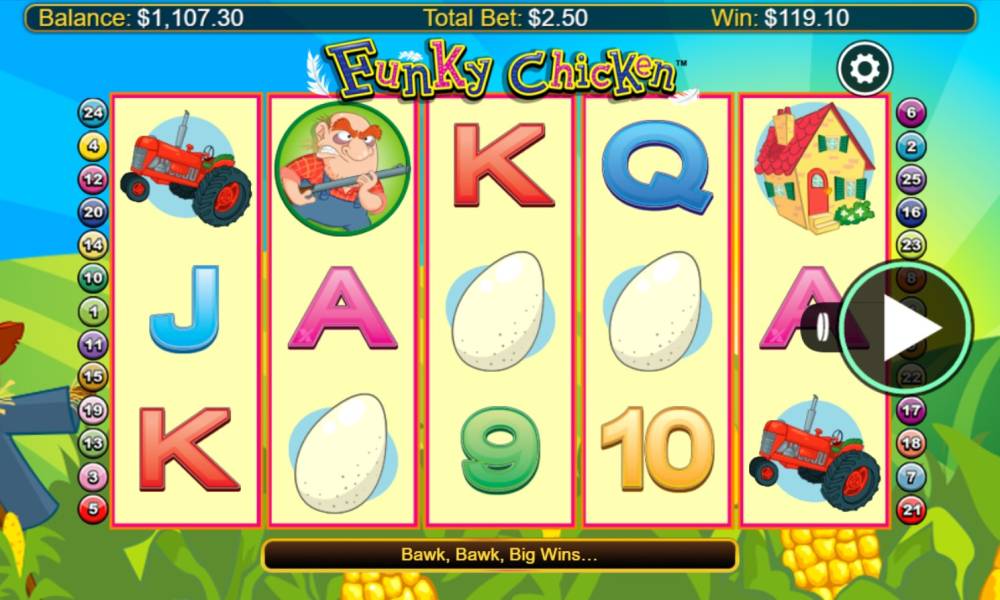
Task: Spin the reels with the play button
Action: click(x=905, y=328)
